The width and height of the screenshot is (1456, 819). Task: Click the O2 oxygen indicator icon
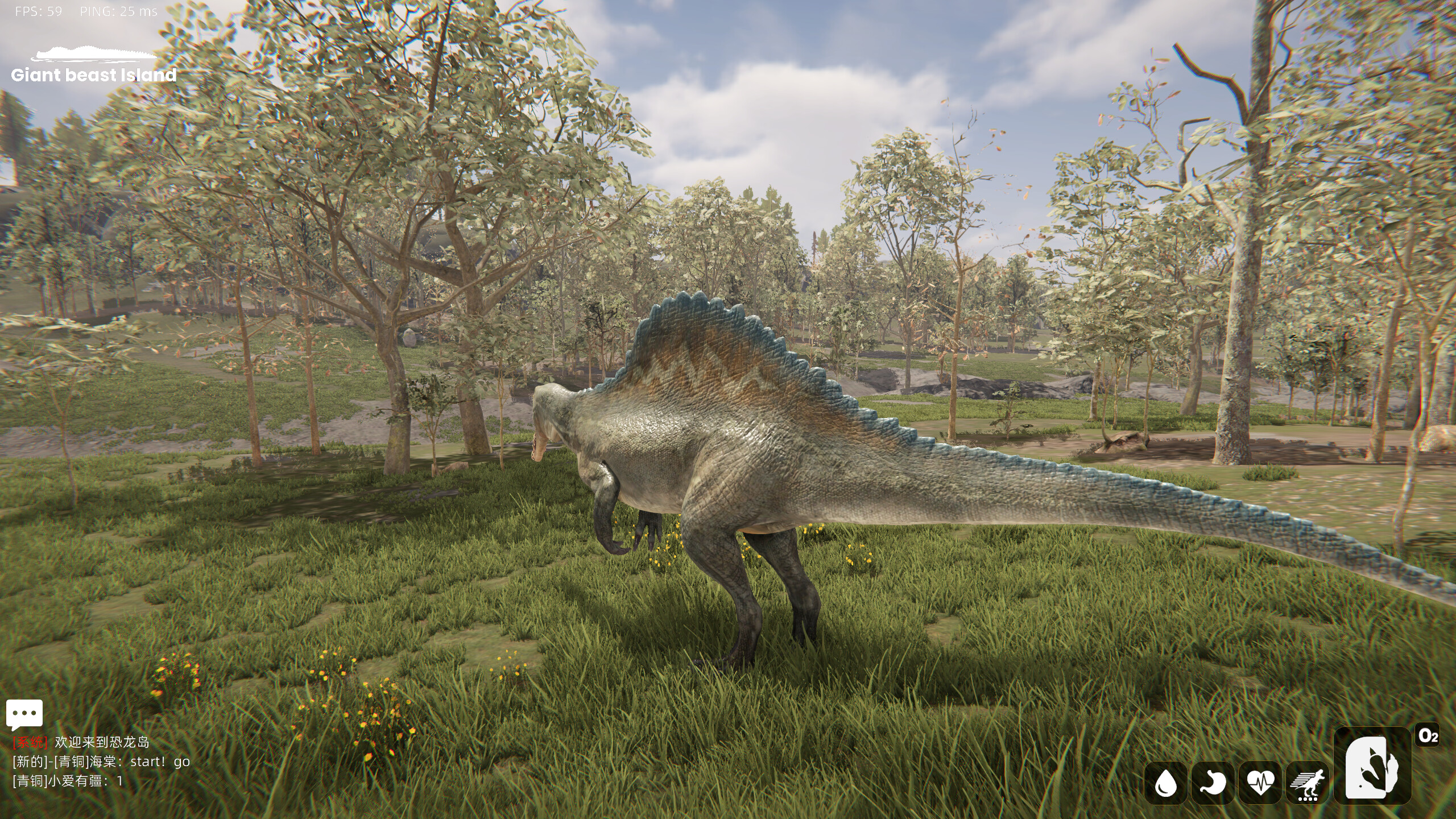1426,734
